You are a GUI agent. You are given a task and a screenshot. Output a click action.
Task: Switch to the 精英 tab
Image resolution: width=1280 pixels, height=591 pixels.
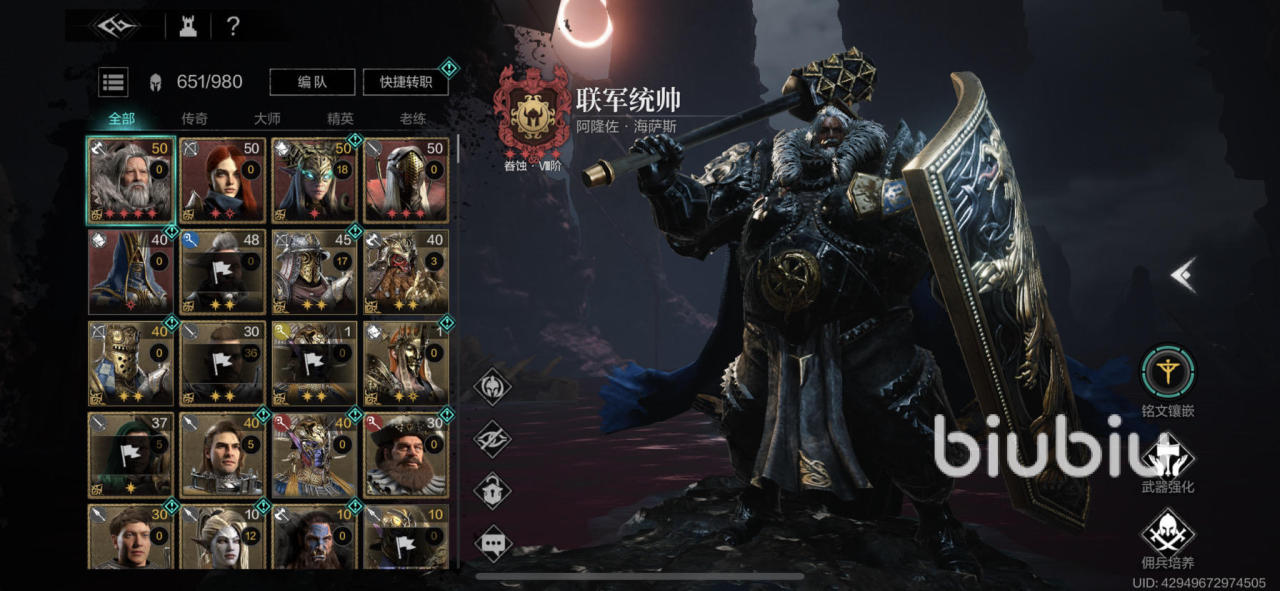[x=340, y=118]
